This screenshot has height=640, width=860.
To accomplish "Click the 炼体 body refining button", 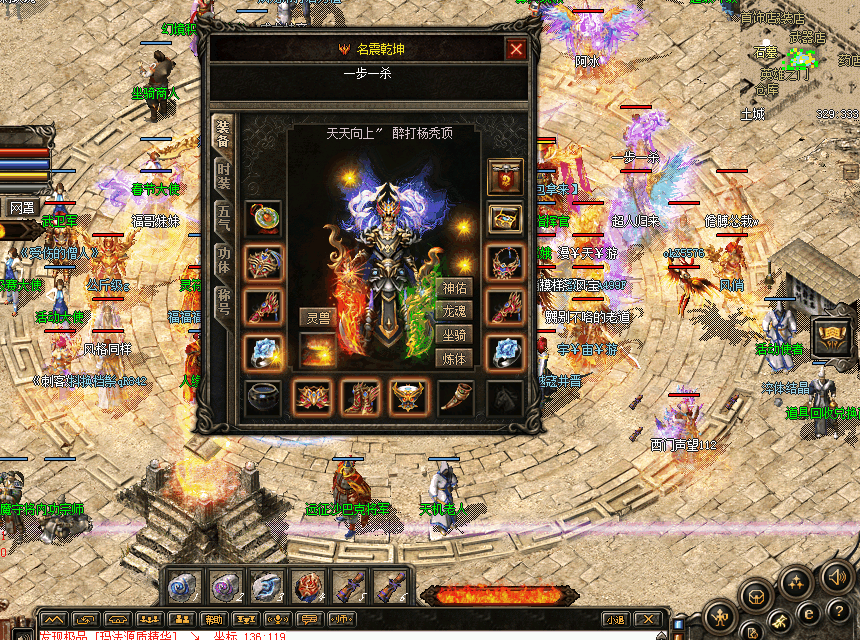I will pos(454,358).
